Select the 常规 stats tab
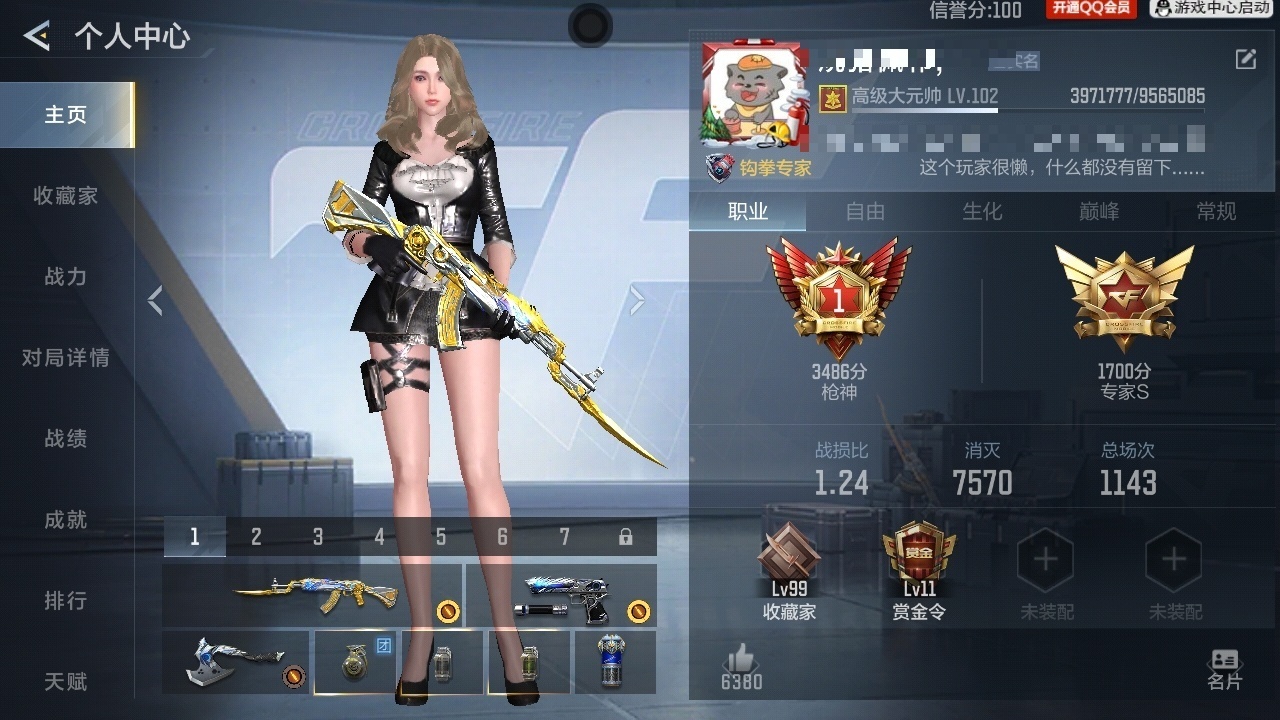 pyautogui.click(x=1216, y=211)
